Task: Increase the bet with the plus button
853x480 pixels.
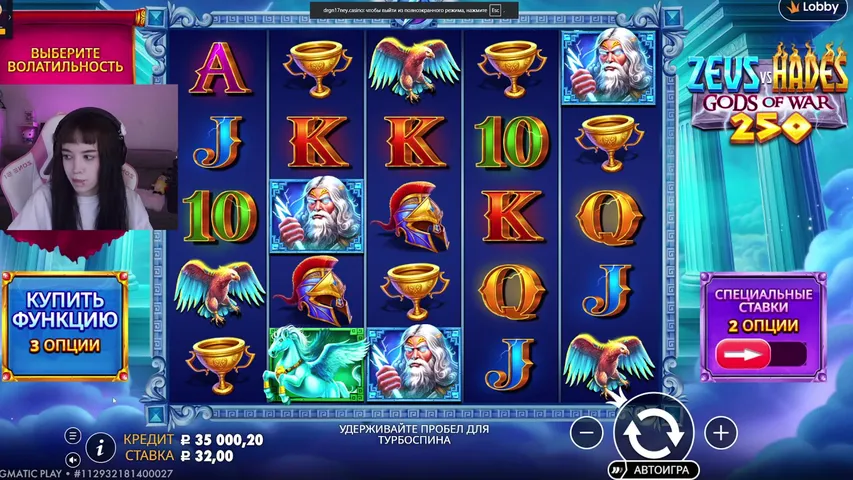Action: point(720,432)
